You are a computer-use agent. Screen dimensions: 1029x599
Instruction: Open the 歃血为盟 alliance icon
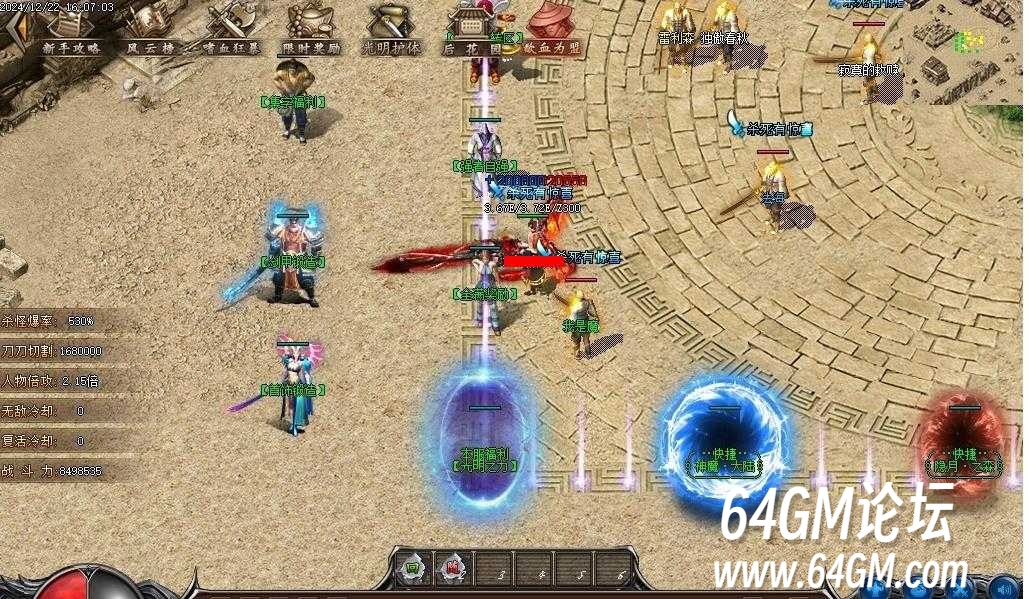pos(553,30)
